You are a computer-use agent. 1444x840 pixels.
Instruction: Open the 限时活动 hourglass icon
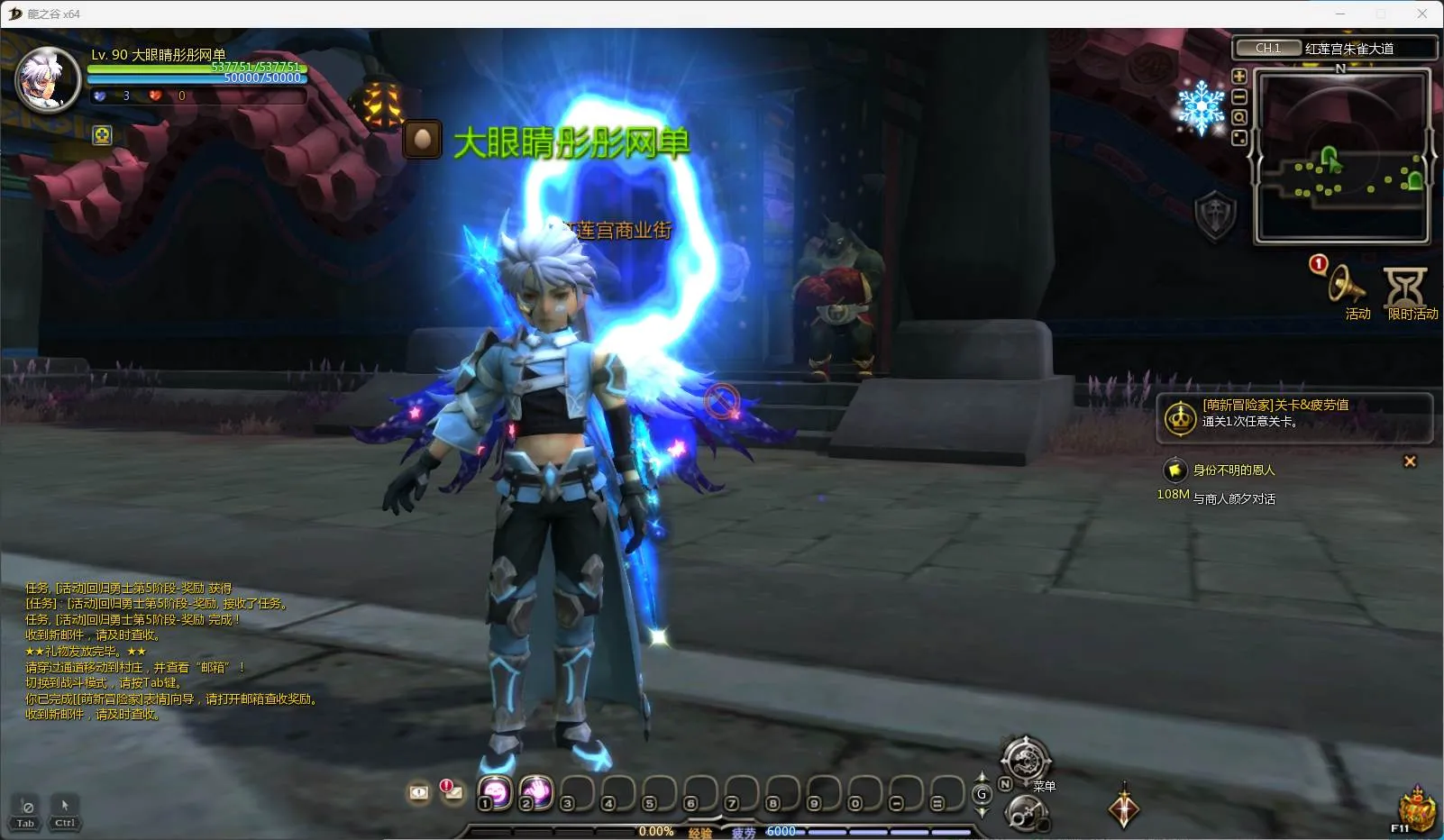pos(1406,288)
